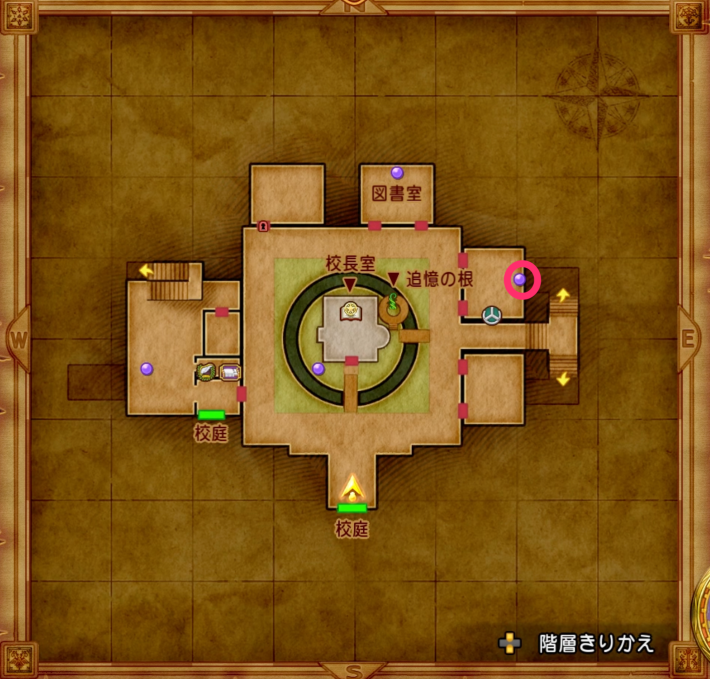
Task: Pick the purple orb on the green ring path
Action: 318,368
